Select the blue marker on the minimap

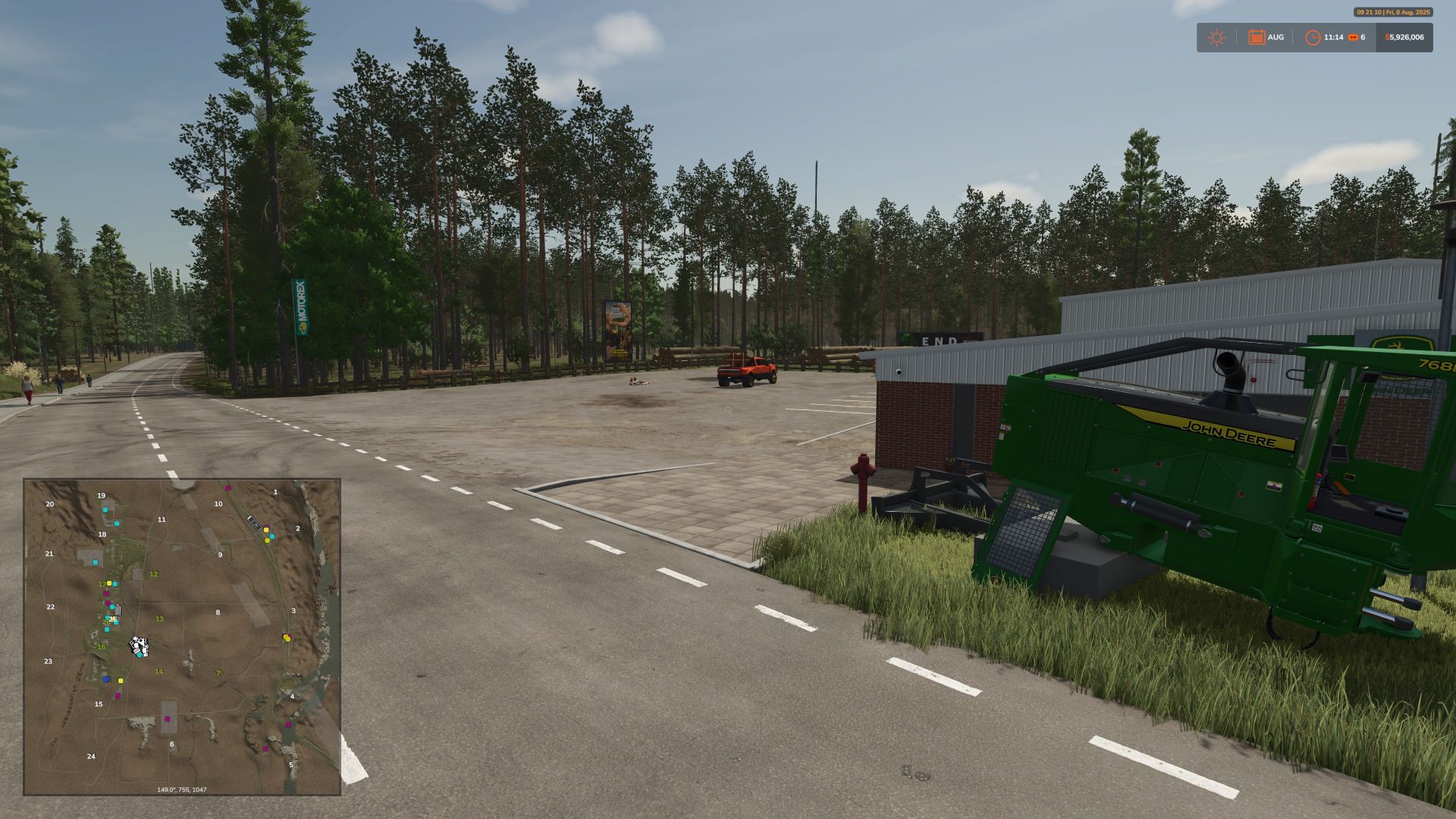coord(106,679)
